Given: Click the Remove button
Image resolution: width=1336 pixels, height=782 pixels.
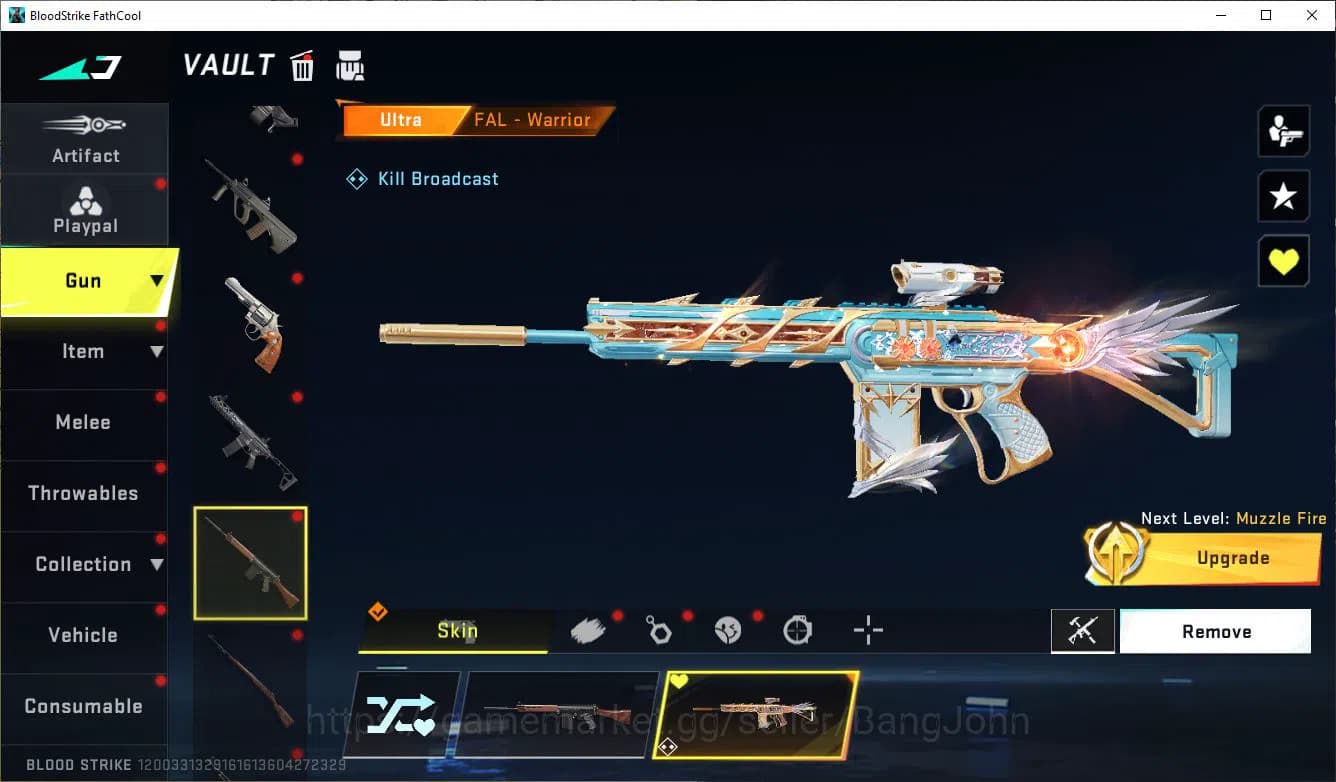Looking at the screenshot, I should click(x=1216, y=630).
